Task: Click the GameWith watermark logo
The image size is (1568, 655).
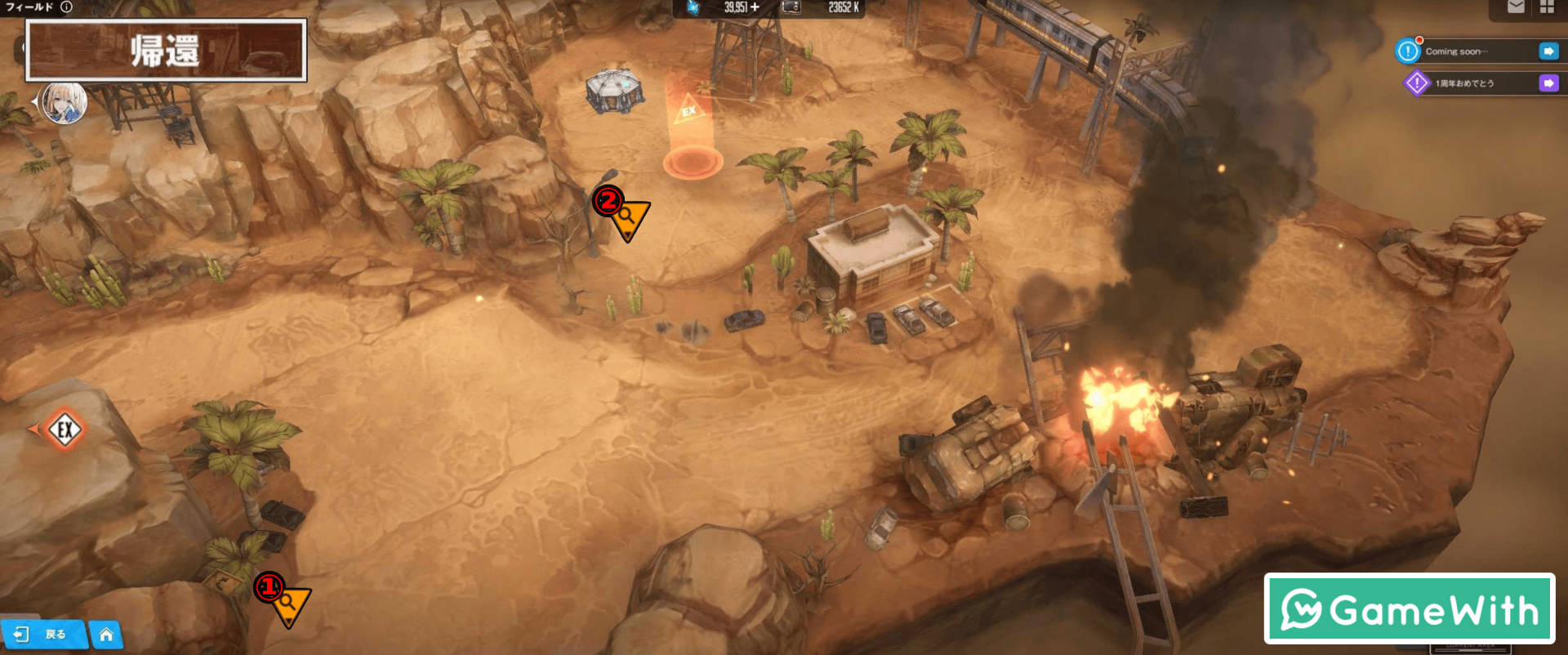Action: point(1409,609)
